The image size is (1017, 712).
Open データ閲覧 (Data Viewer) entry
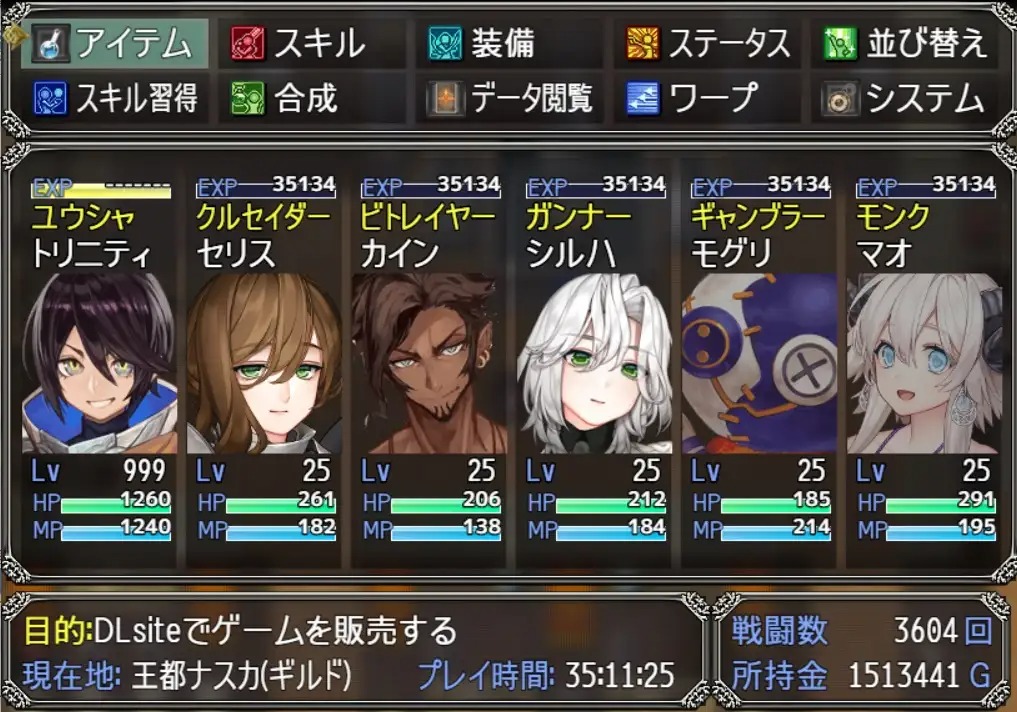[506, 98]
